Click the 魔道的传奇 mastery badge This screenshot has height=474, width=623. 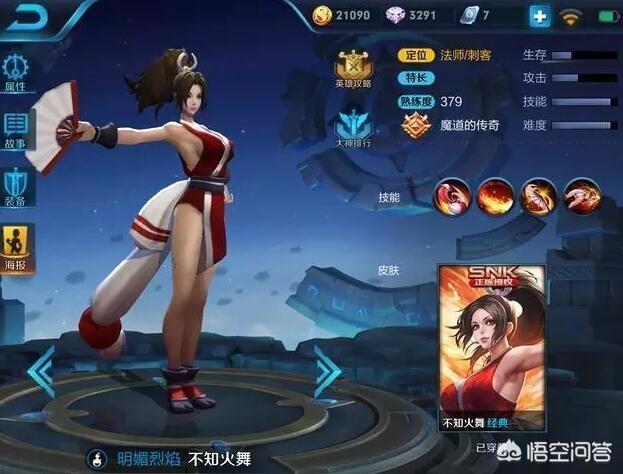tap(417, 126)
